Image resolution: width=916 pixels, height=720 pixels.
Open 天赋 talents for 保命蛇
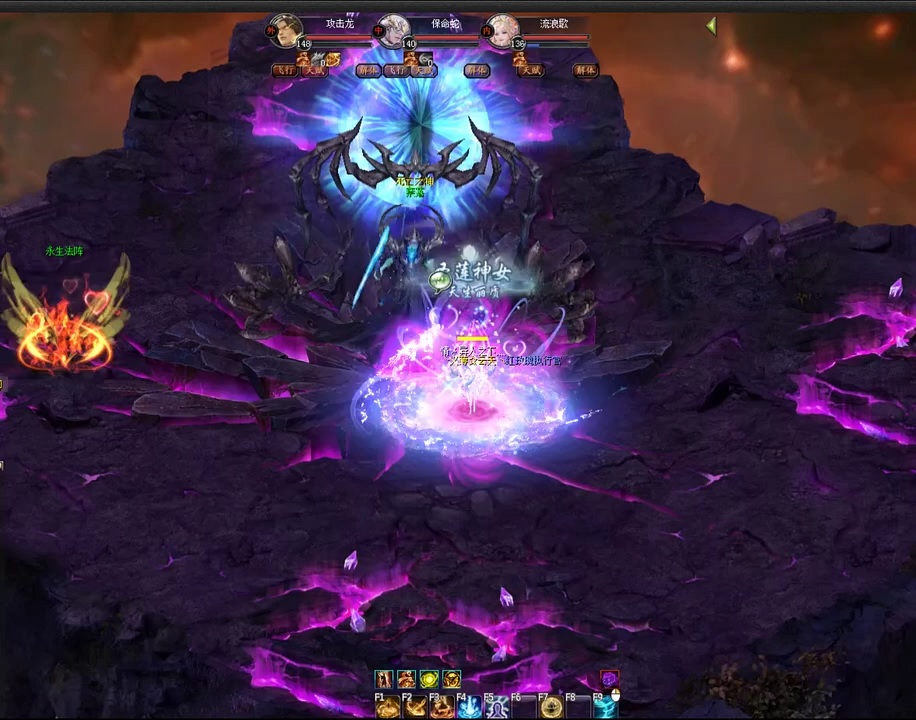click(x=424, y=71)
